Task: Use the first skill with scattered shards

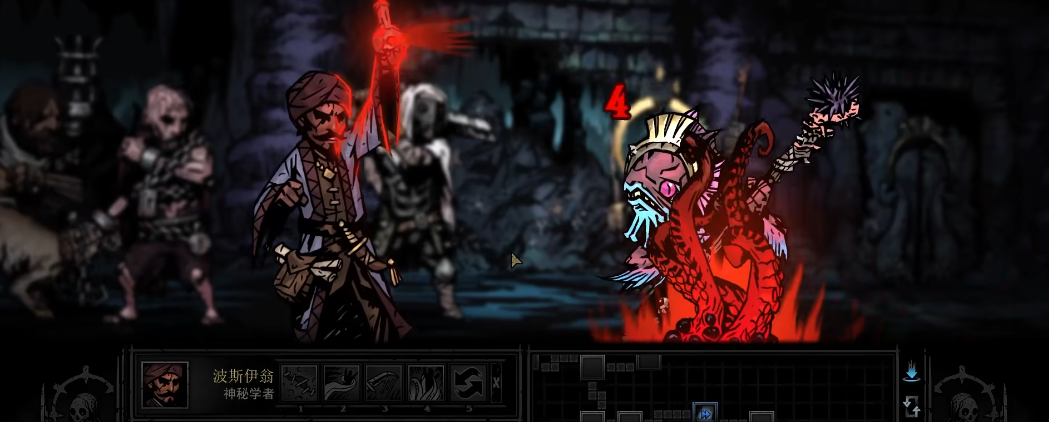Action: [299, 383]
